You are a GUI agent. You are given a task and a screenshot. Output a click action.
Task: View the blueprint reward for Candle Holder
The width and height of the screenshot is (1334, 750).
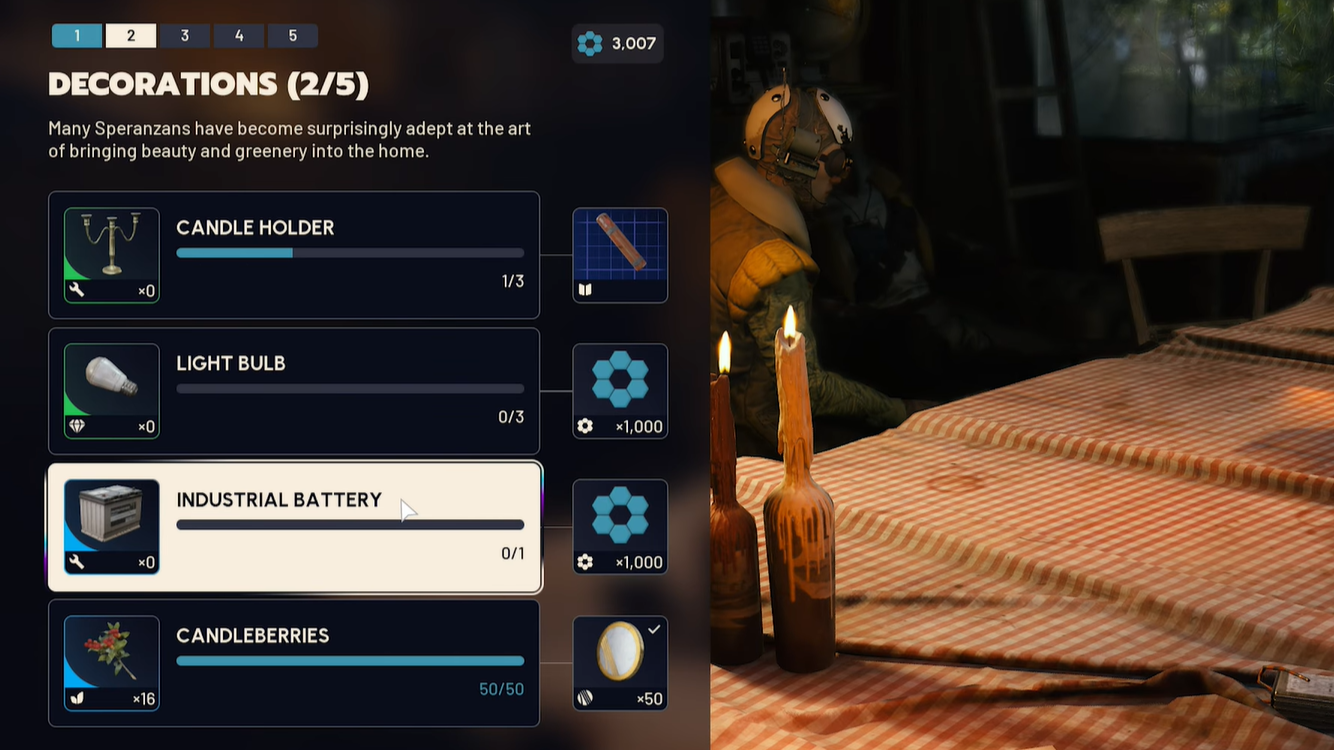(x=620, y=255)
